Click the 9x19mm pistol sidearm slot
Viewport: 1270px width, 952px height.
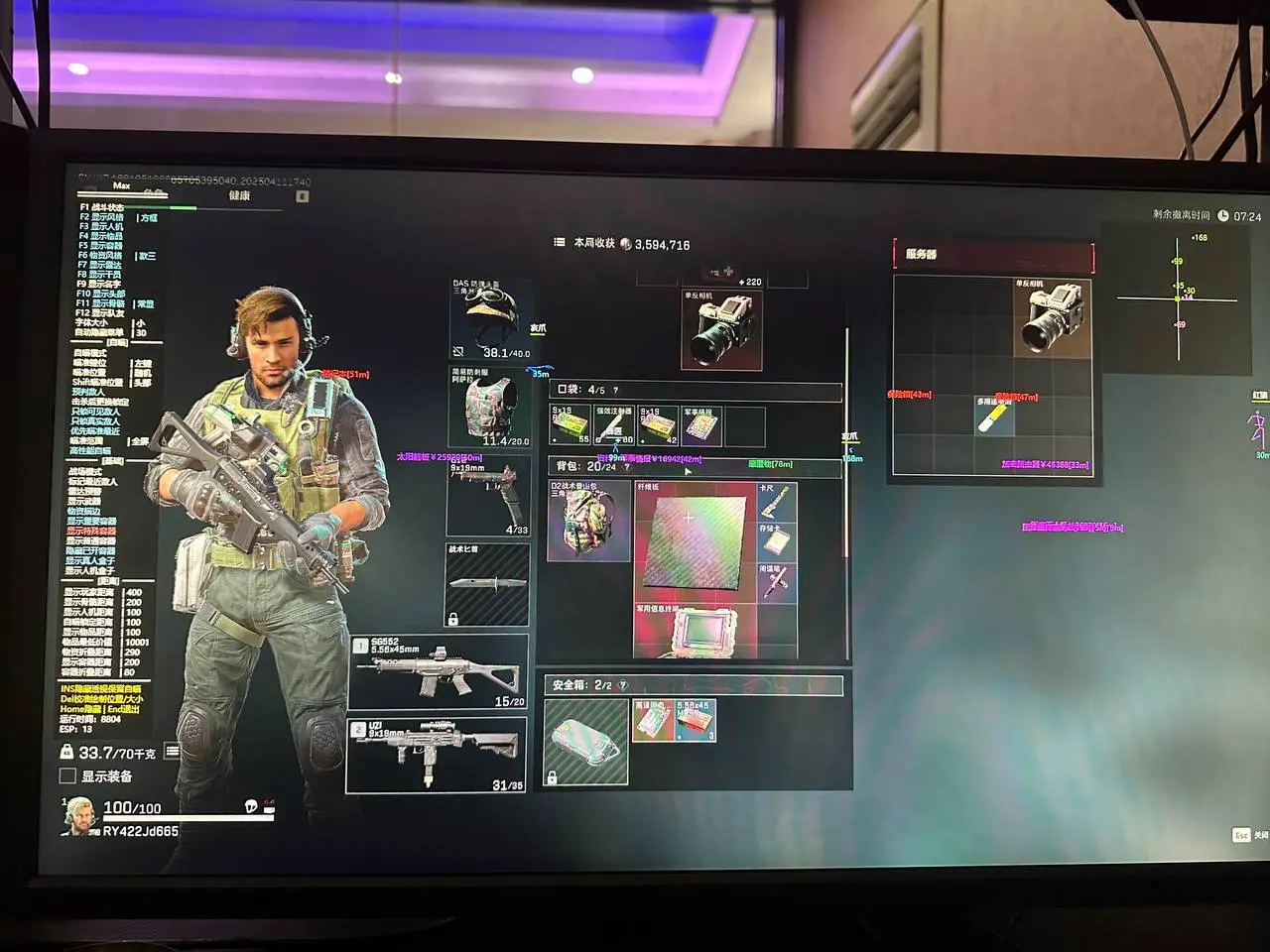click(487, 498)
